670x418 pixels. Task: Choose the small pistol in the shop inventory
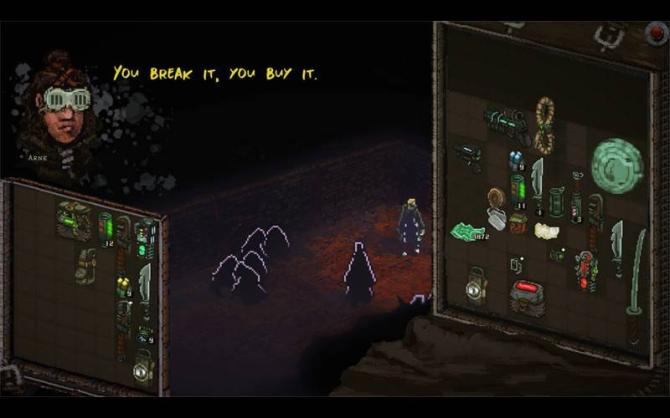(x=468, y=155)
